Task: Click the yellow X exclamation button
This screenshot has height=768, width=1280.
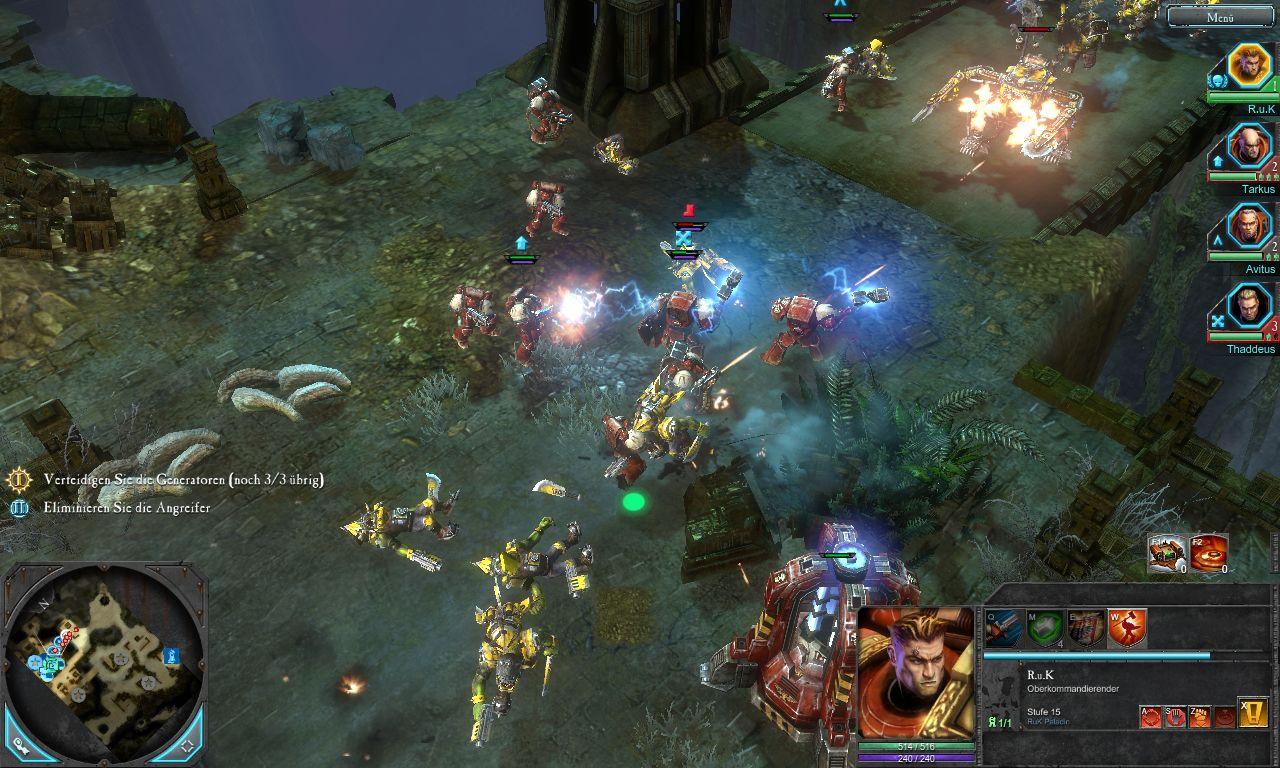Action: tap(1253, 712)
